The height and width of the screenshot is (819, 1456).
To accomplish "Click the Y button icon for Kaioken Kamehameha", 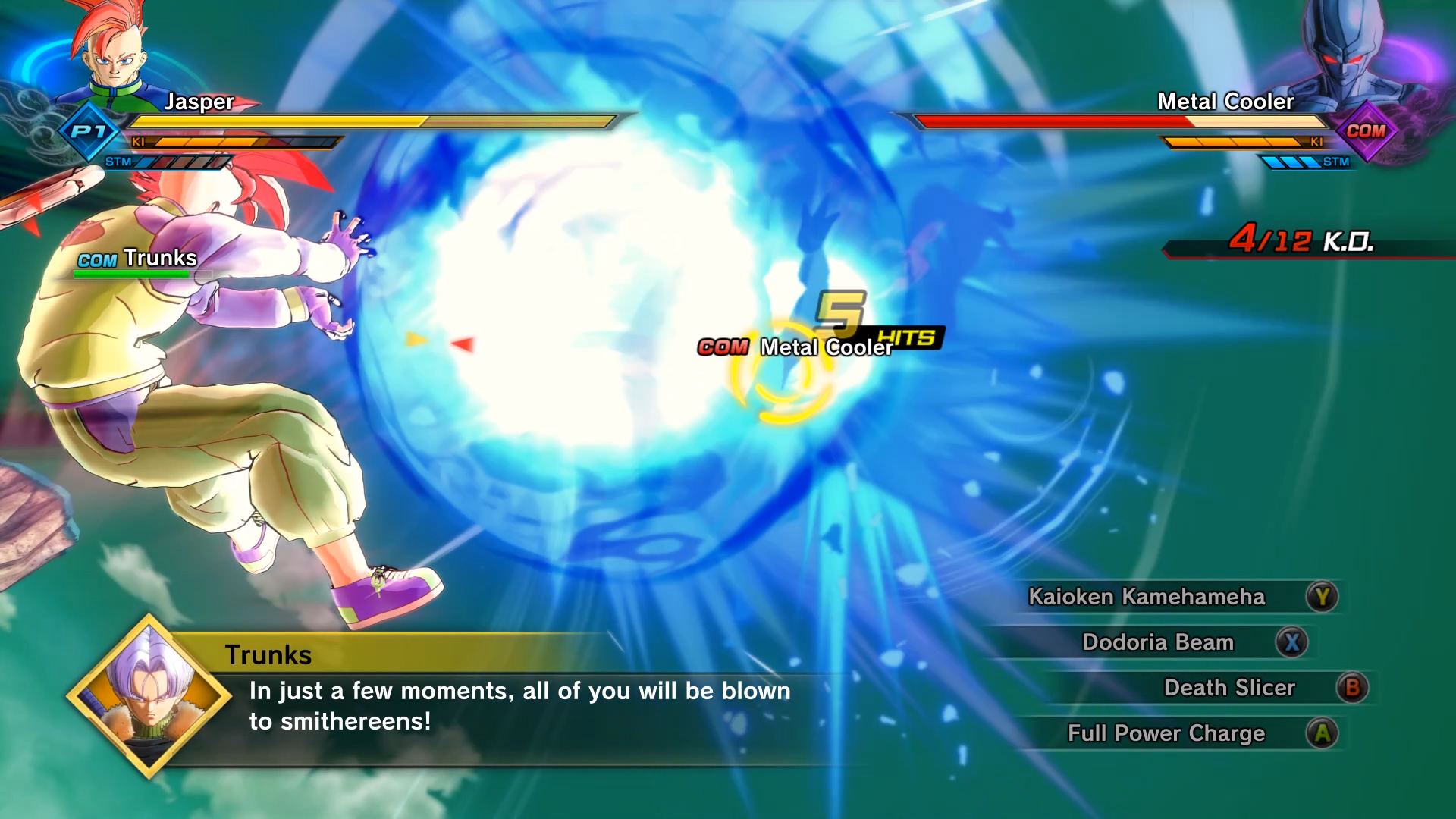I will coord(1324,597).
